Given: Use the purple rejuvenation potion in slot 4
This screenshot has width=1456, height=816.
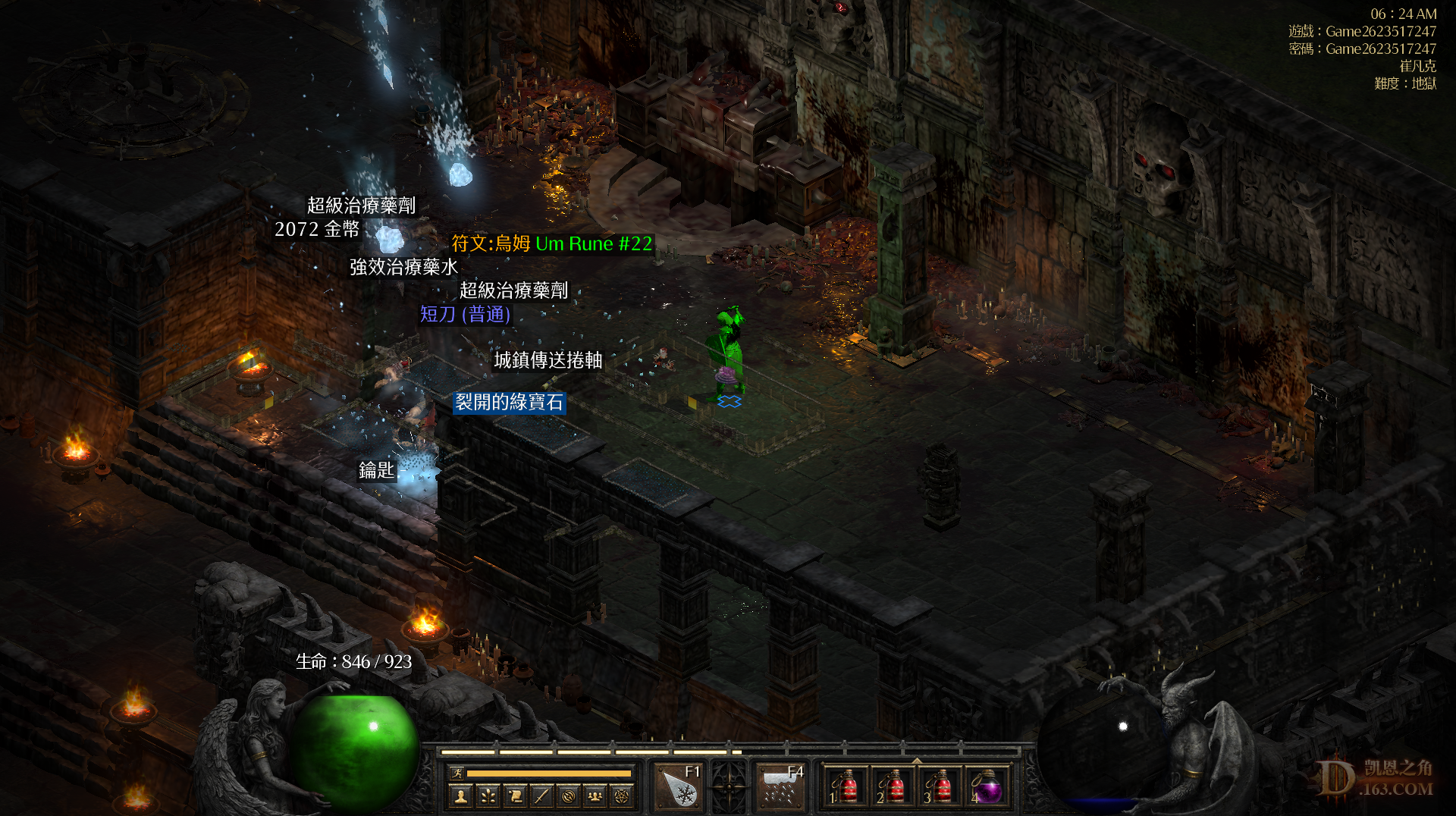Looking at the screenshot, I should pos(987,787).
